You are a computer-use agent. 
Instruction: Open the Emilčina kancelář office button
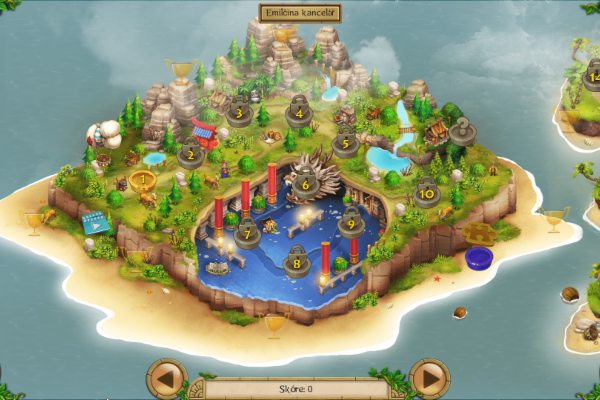click(x=299, y=13)
